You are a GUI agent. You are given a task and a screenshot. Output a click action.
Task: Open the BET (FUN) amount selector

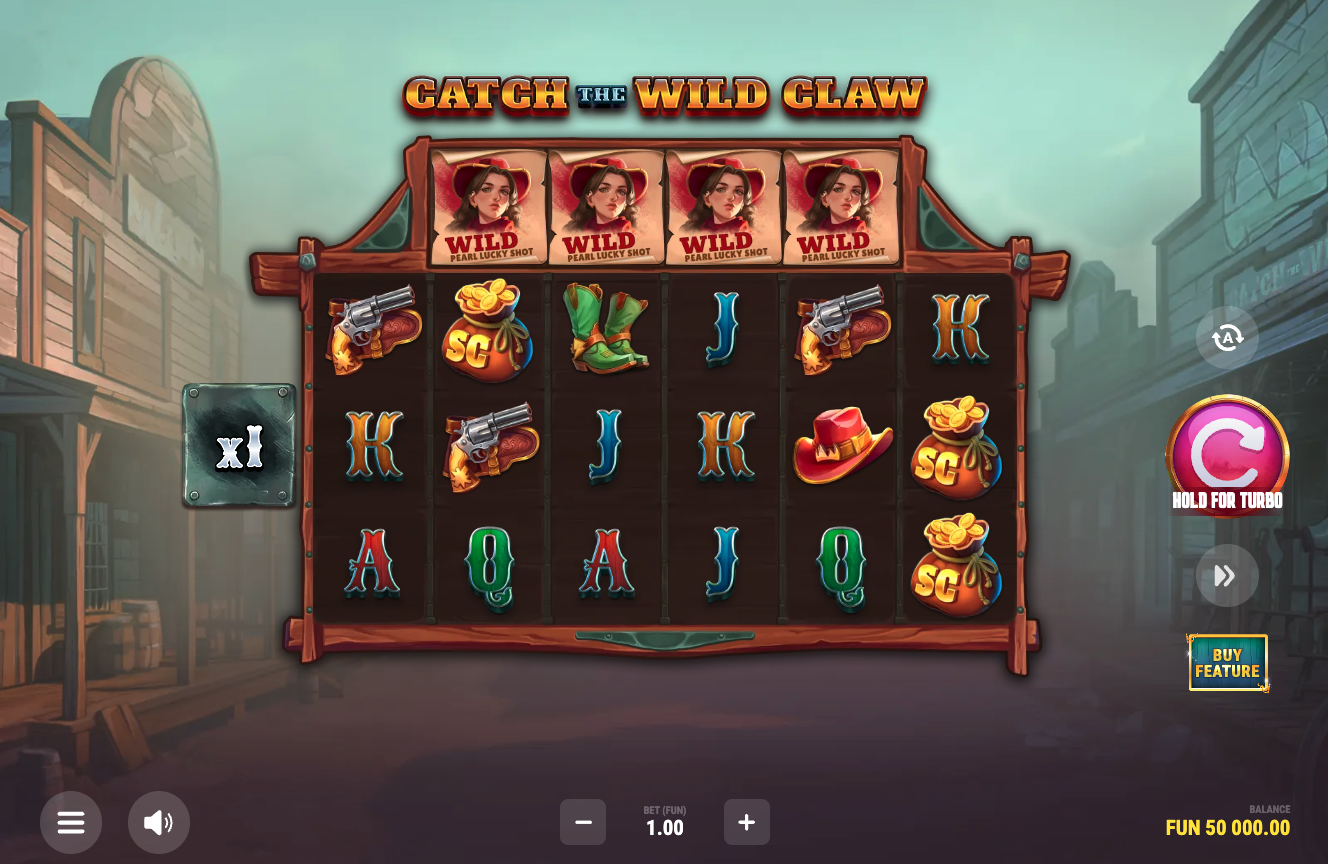tap(664, 822)
